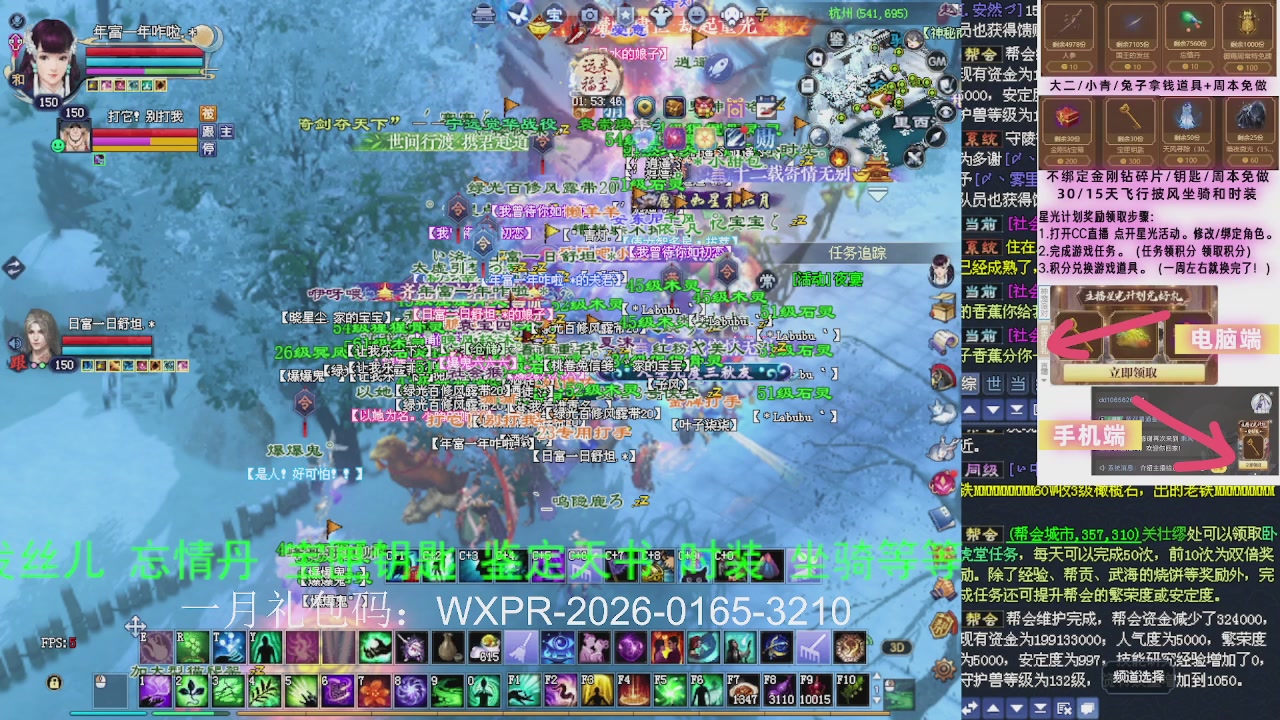Select the 鉴 appraisal icon left of minimap

pyautogui.click(x=837, y=39)
